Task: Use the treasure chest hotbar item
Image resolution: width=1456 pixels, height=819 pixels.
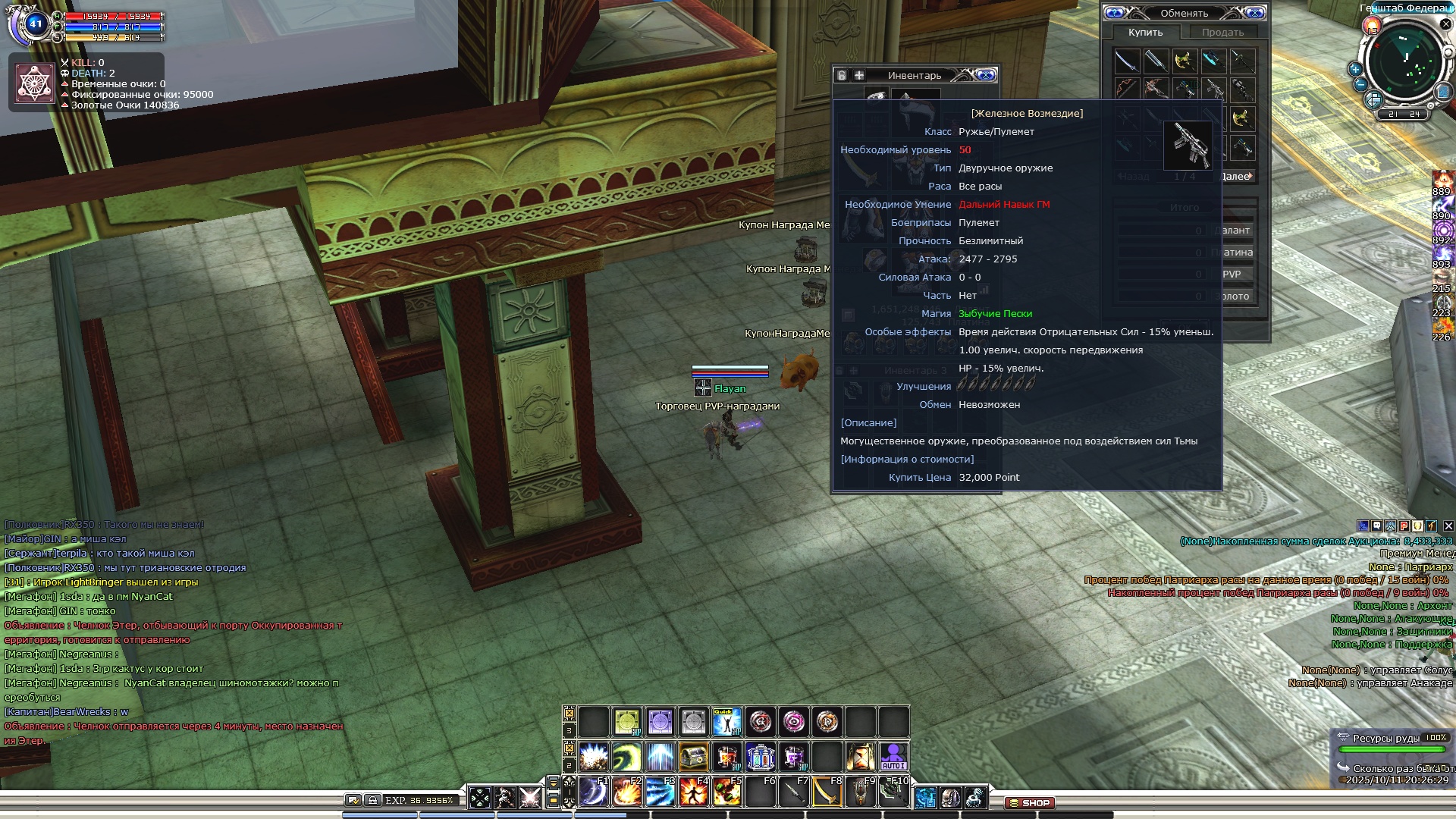Action: point(693,757)
